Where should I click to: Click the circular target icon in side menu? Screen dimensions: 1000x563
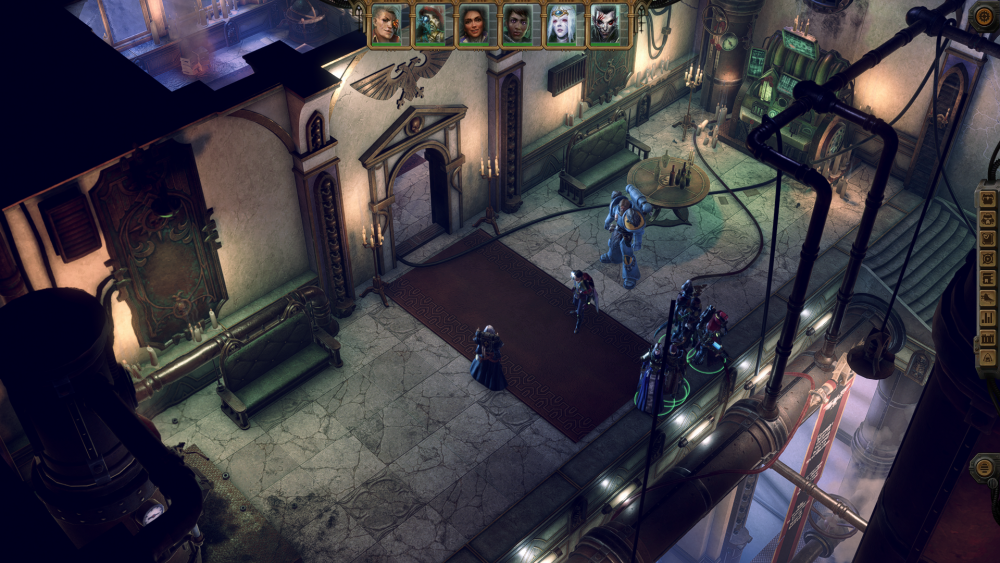tap(987, 258)
